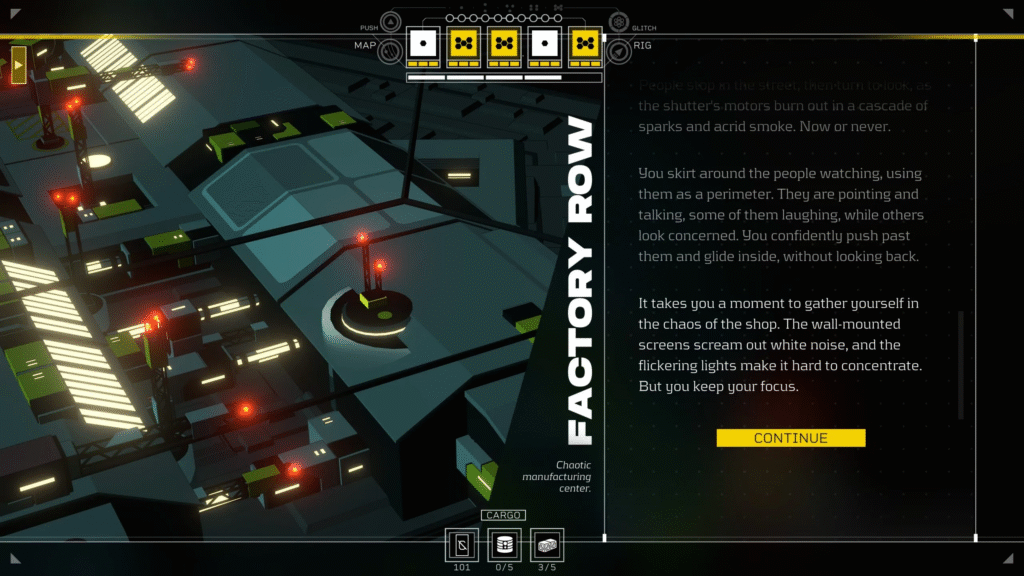Click the story text scrollbar
This screenshot has width=1024, height=576.
[961, 364]
